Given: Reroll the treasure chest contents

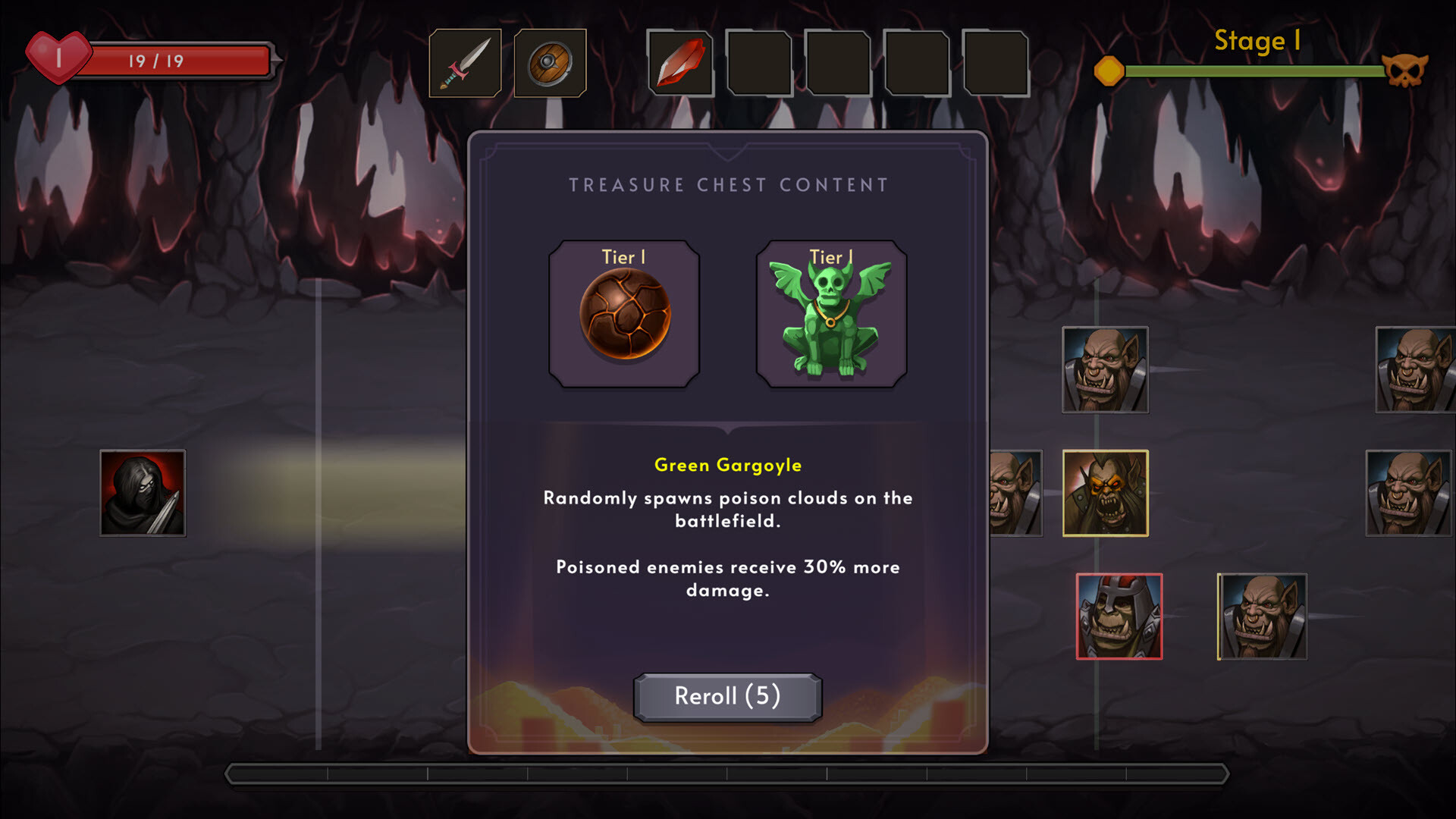Looking at the screenshot, I should point(727,696).
